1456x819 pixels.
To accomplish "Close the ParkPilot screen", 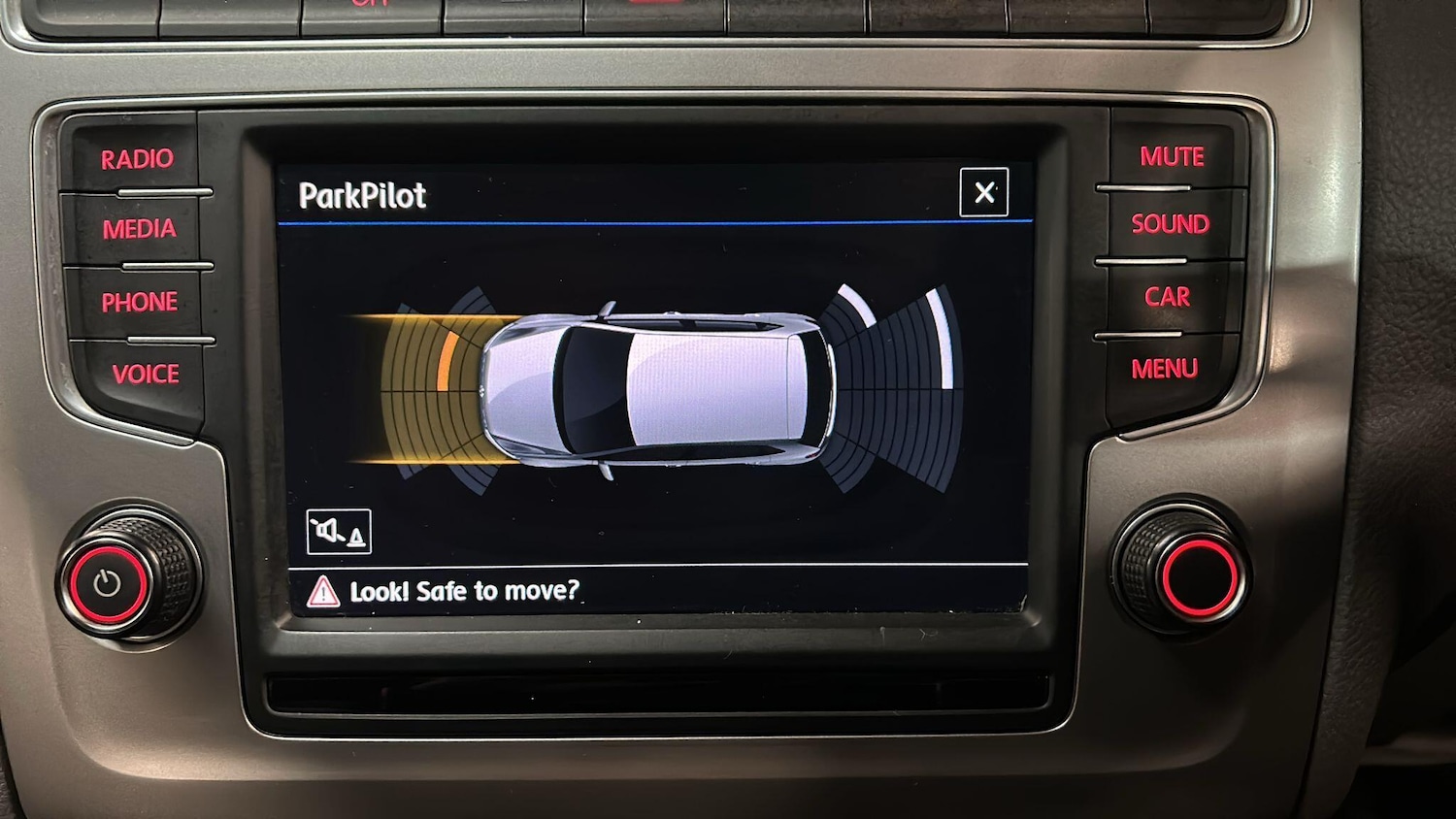I will [x=983, y=192].
